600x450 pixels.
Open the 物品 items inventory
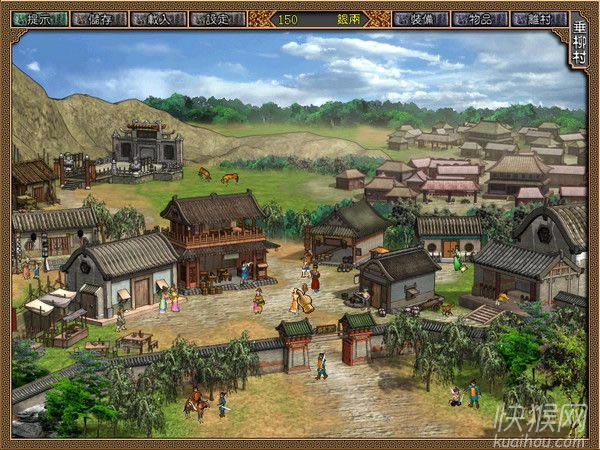479,18
